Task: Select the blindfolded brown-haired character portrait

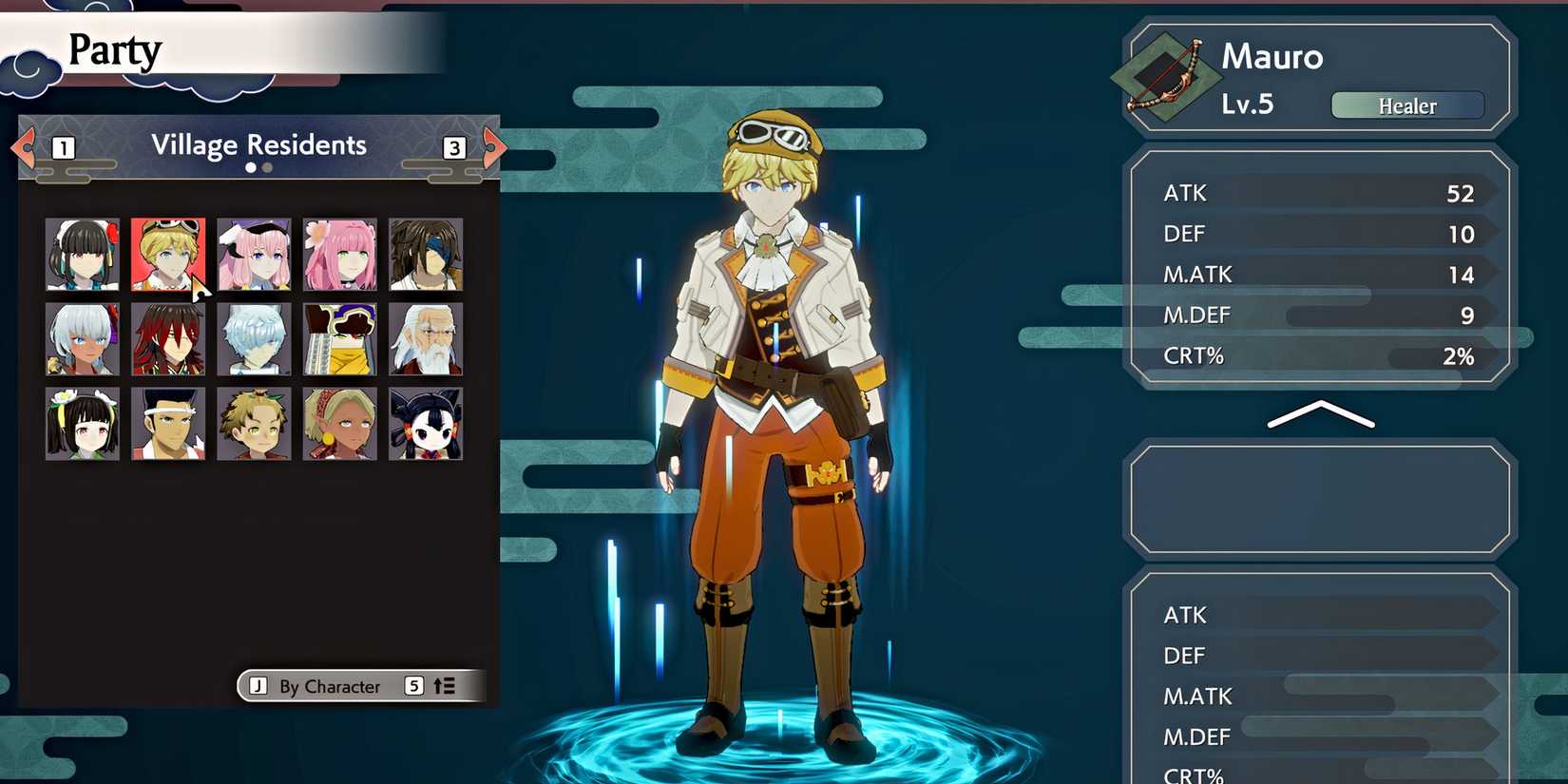Action: 425,254
